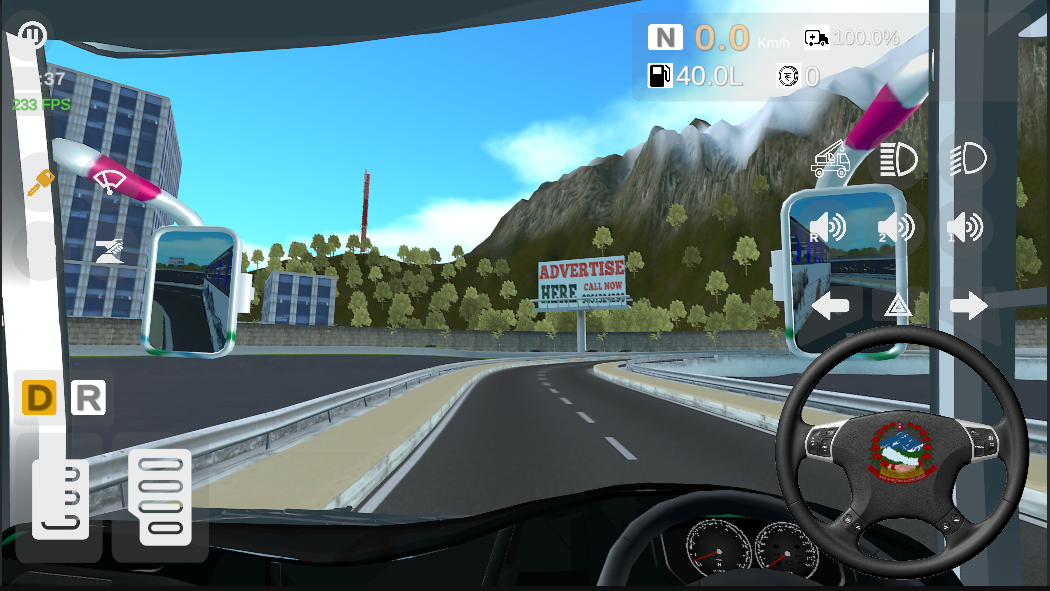Pause the game with the pause button
This screenshot has width=1050, height=591.
(32, 36)
